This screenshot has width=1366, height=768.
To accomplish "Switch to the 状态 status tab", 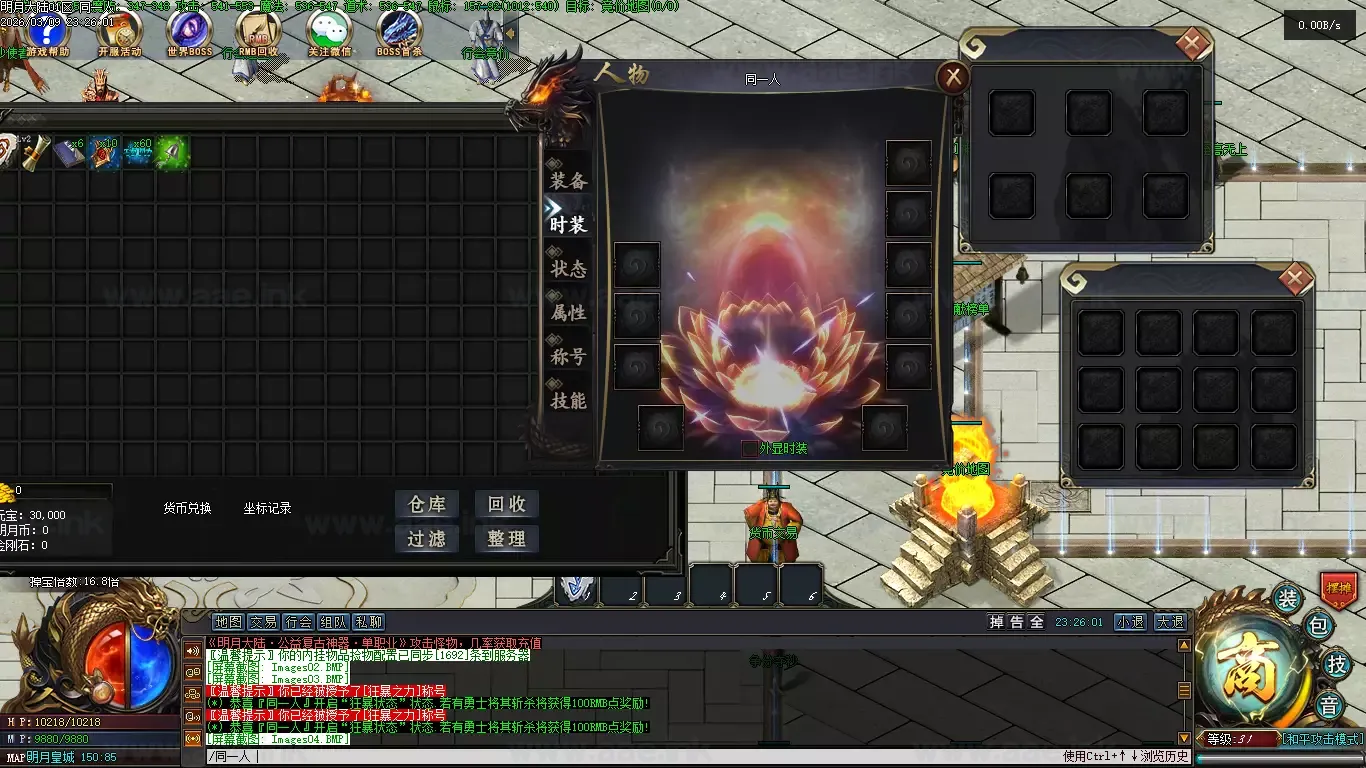I will point(568,269).
